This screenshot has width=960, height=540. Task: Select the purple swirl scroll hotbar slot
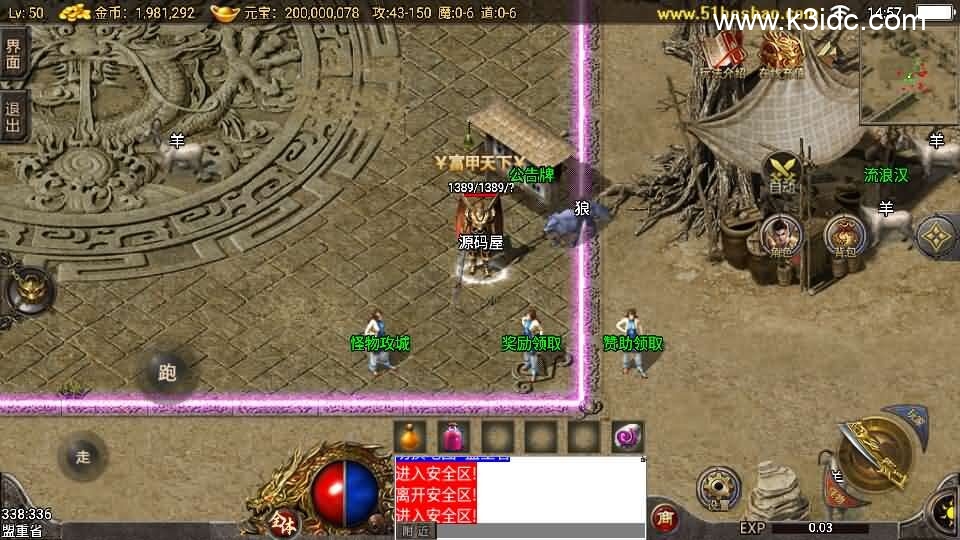pyautogui.click(x=628, y=436)
